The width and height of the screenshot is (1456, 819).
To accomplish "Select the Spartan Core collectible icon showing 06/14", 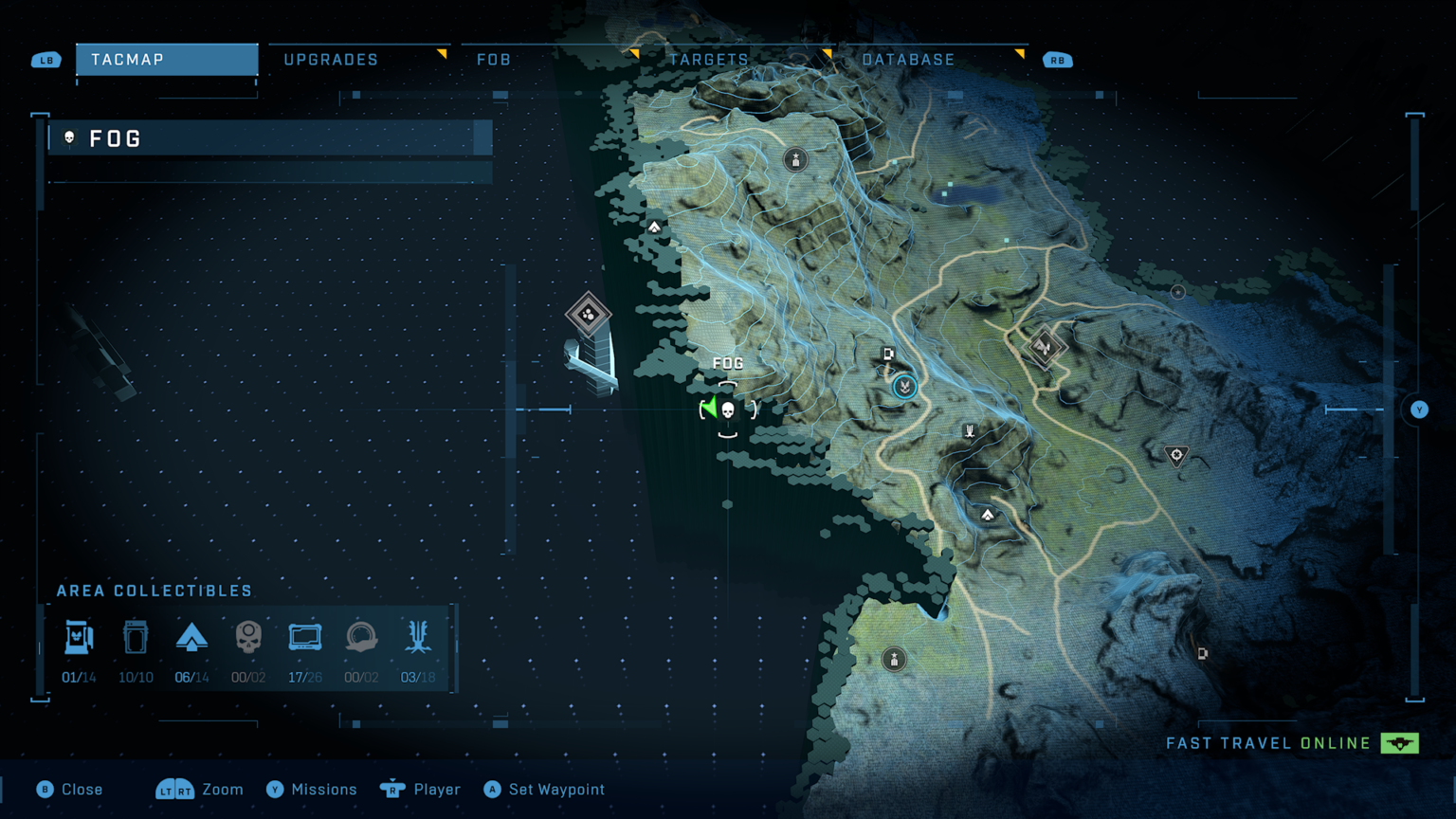I will (x=192, y=637).
